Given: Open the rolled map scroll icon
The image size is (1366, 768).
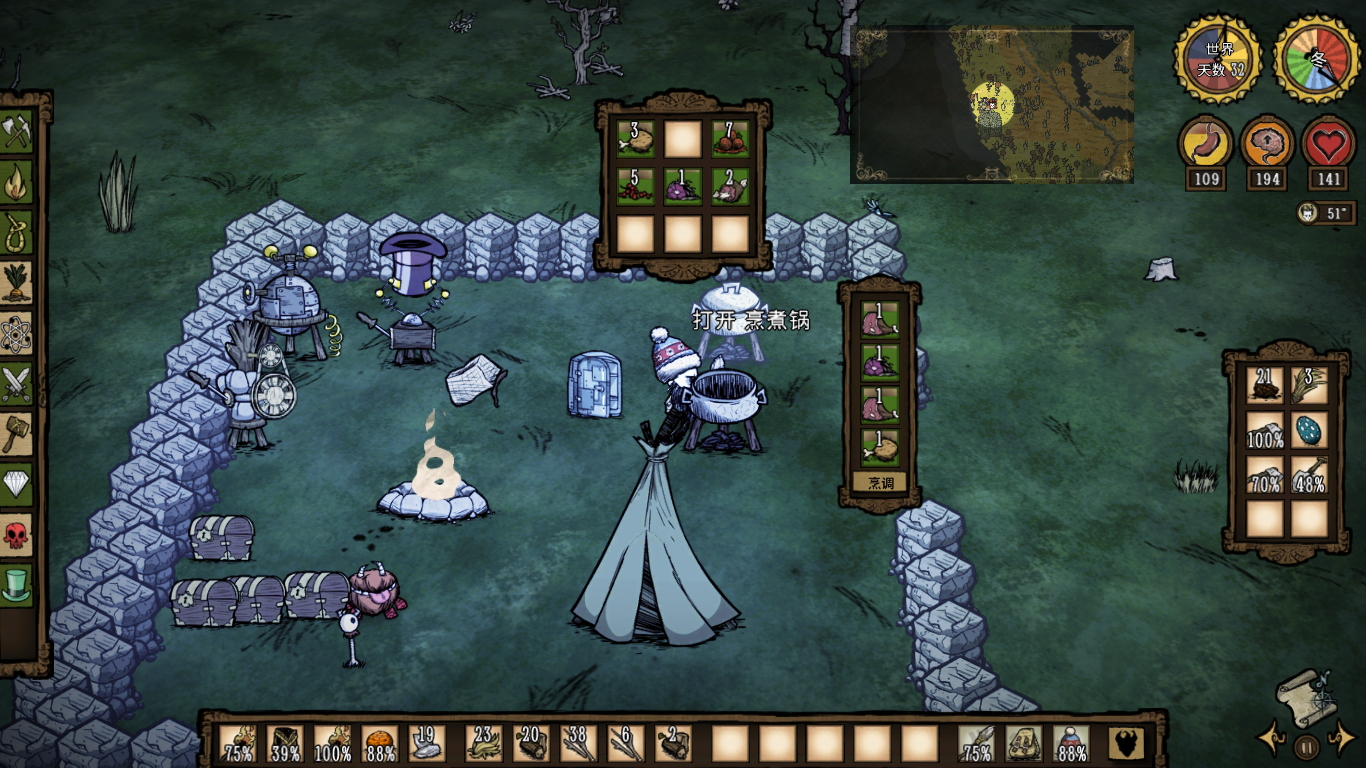Looking at the screenshot, I should (x=1304, y=697).
